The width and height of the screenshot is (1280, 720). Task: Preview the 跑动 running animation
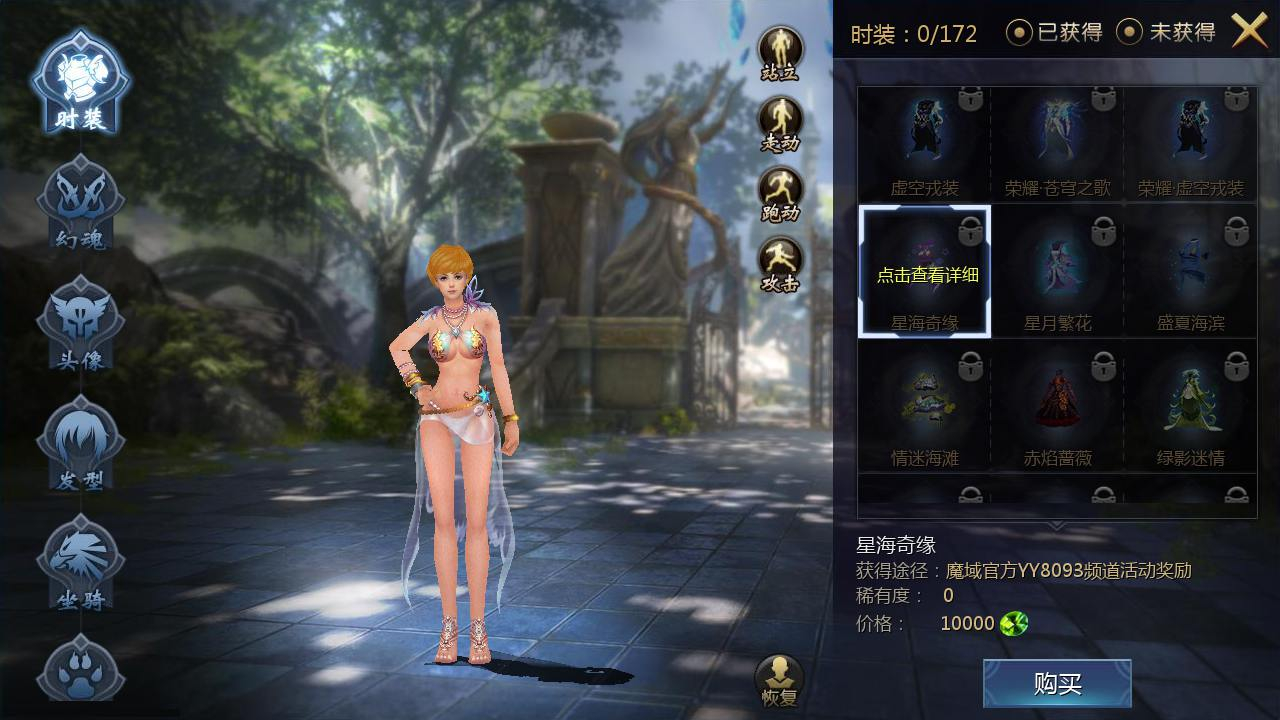[780, 192]
